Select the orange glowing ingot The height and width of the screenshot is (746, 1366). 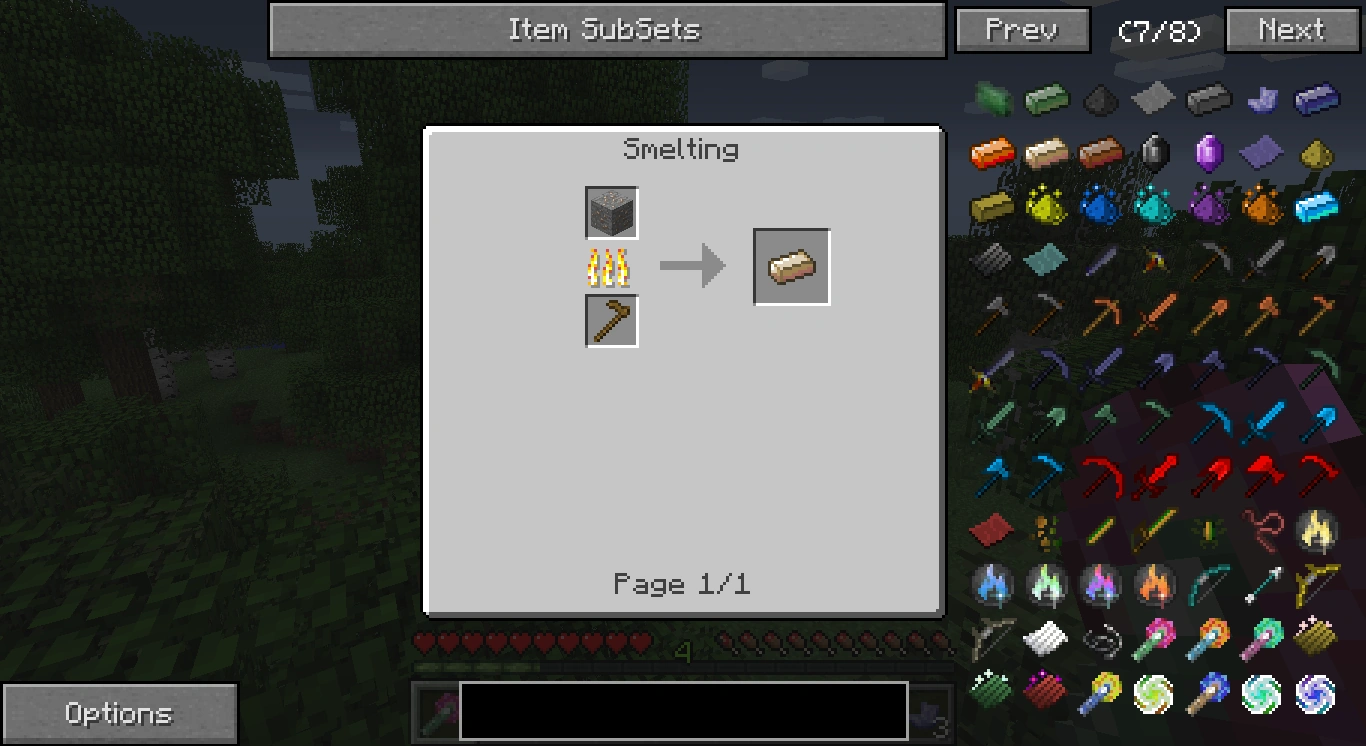coord(991,154)
